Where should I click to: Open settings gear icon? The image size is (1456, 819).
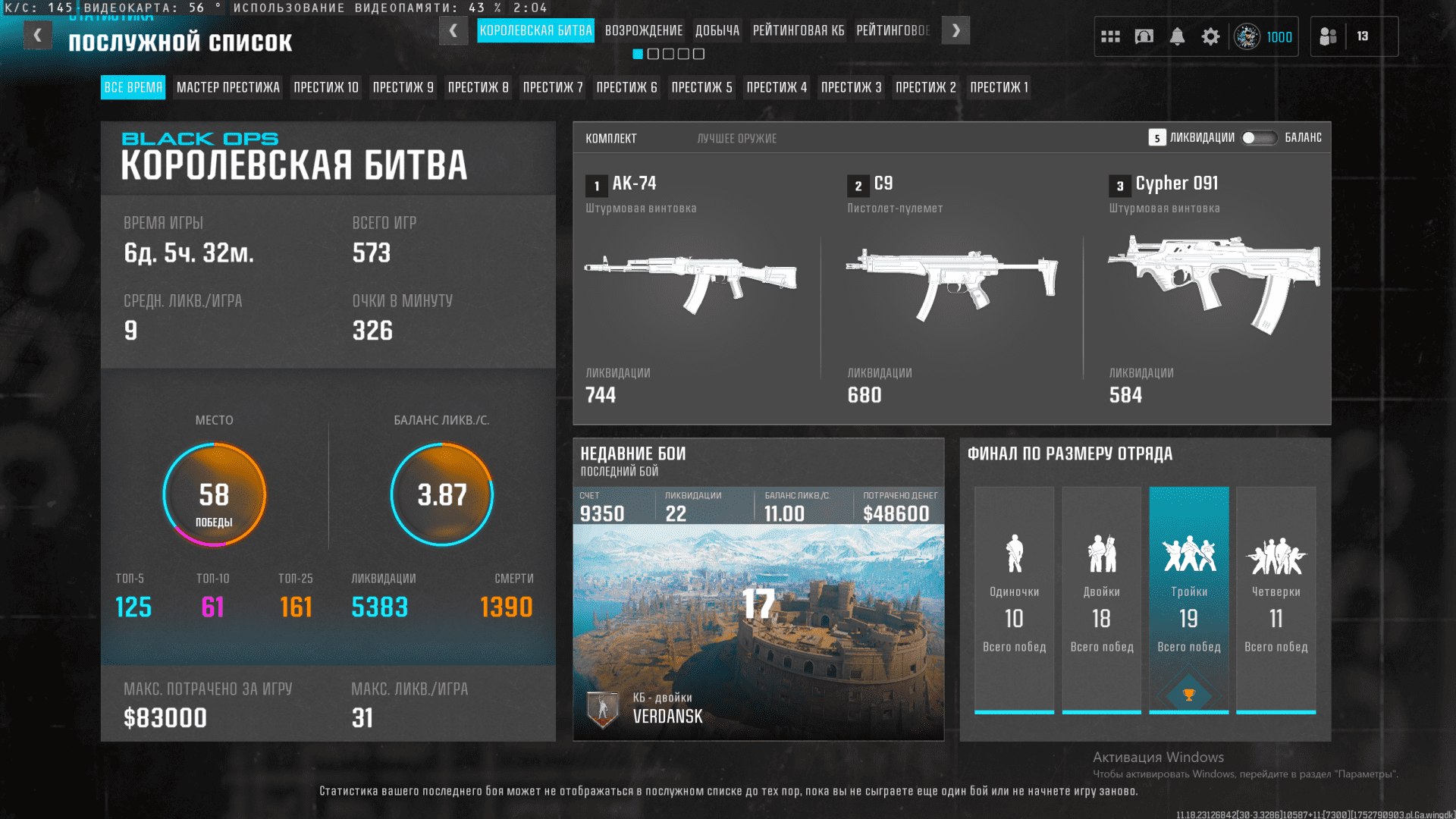[1210, 36]
